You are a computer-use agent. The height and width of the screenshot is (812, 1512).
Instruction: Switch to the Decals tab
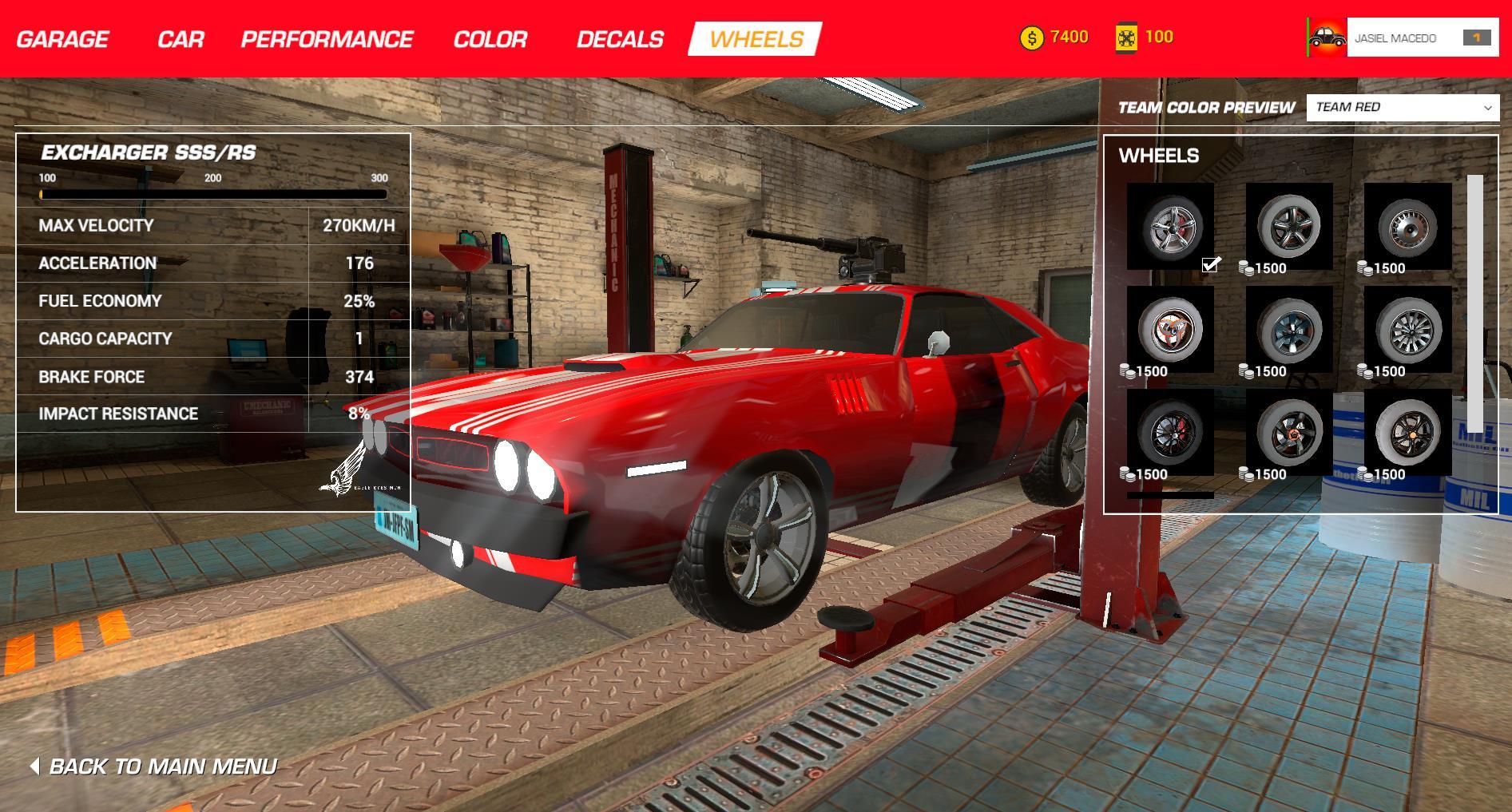pyautogui.click(x=620, y=39)
